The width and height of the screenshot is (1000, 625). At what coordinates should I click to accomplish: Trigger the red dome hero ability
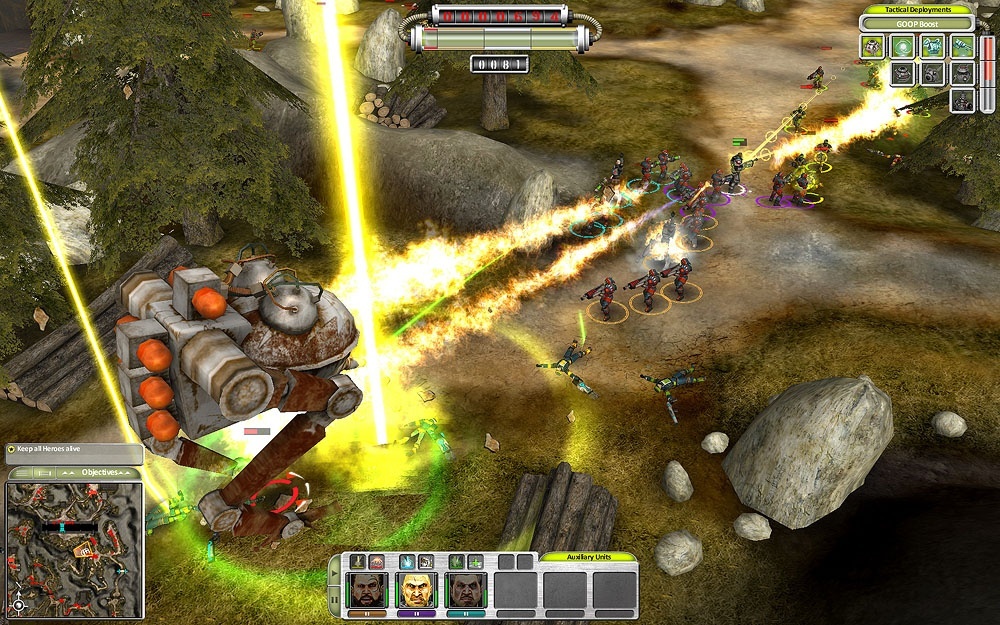point(376,562)
